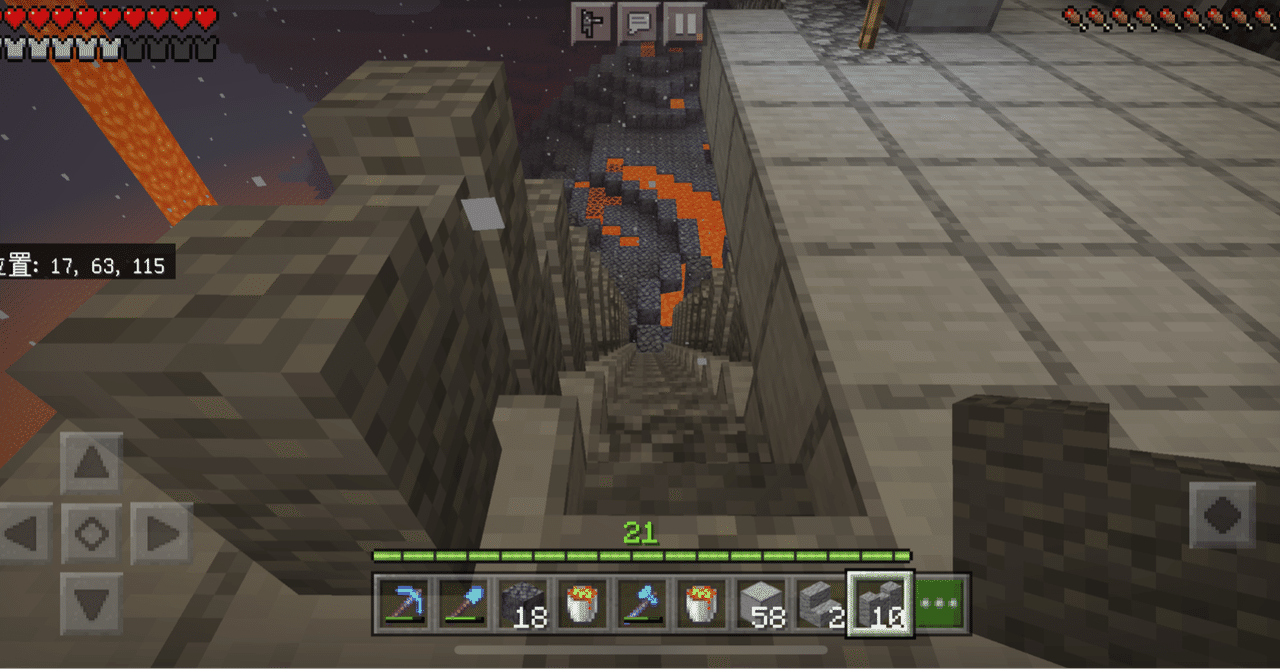Select the diamond shovel hotbar slot
This screenshot has height=670, width=1280.
pos(463,604)
